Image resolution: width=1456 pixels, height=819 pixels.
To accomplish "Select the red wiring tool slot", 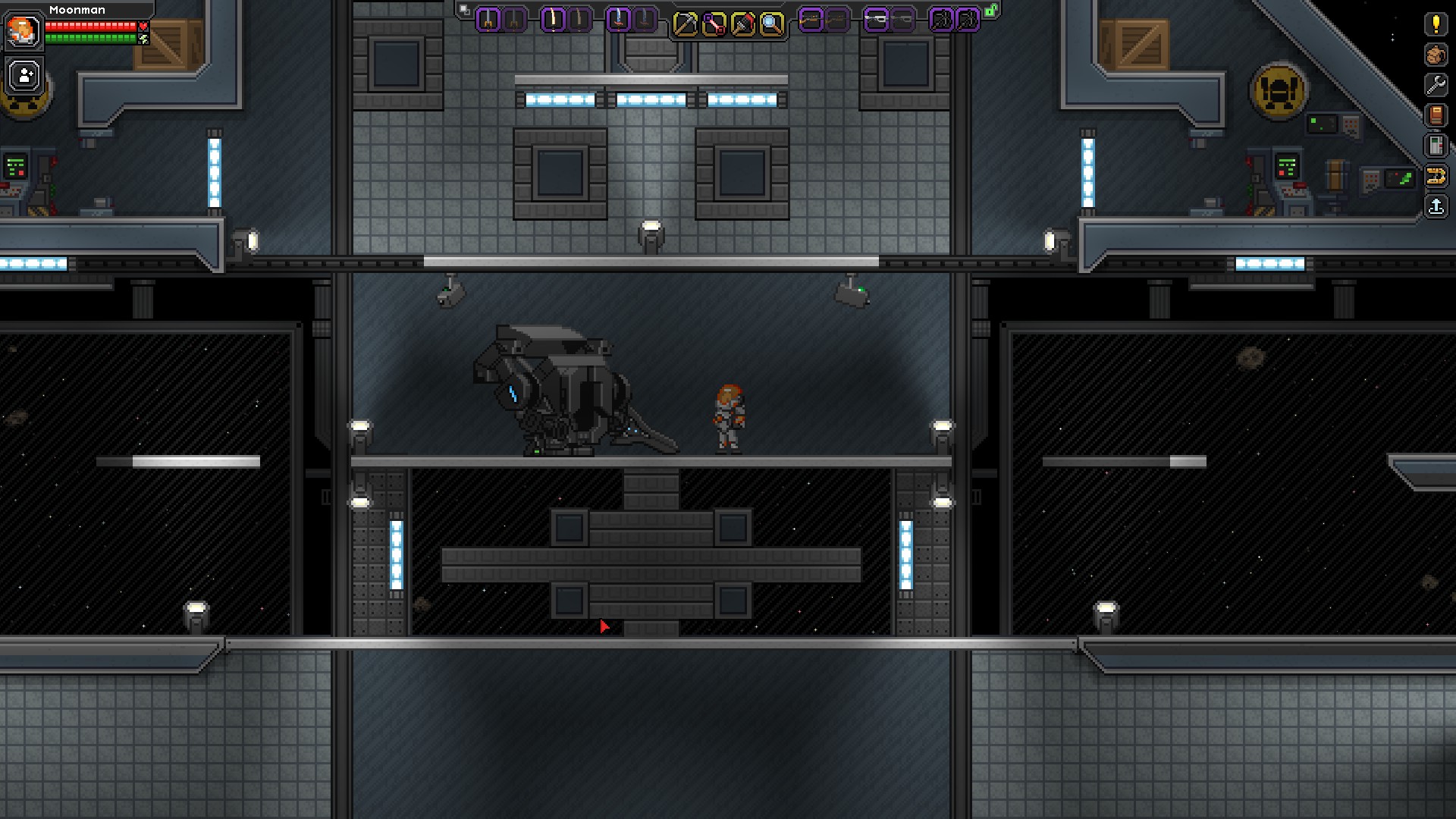I will point(714,24).
